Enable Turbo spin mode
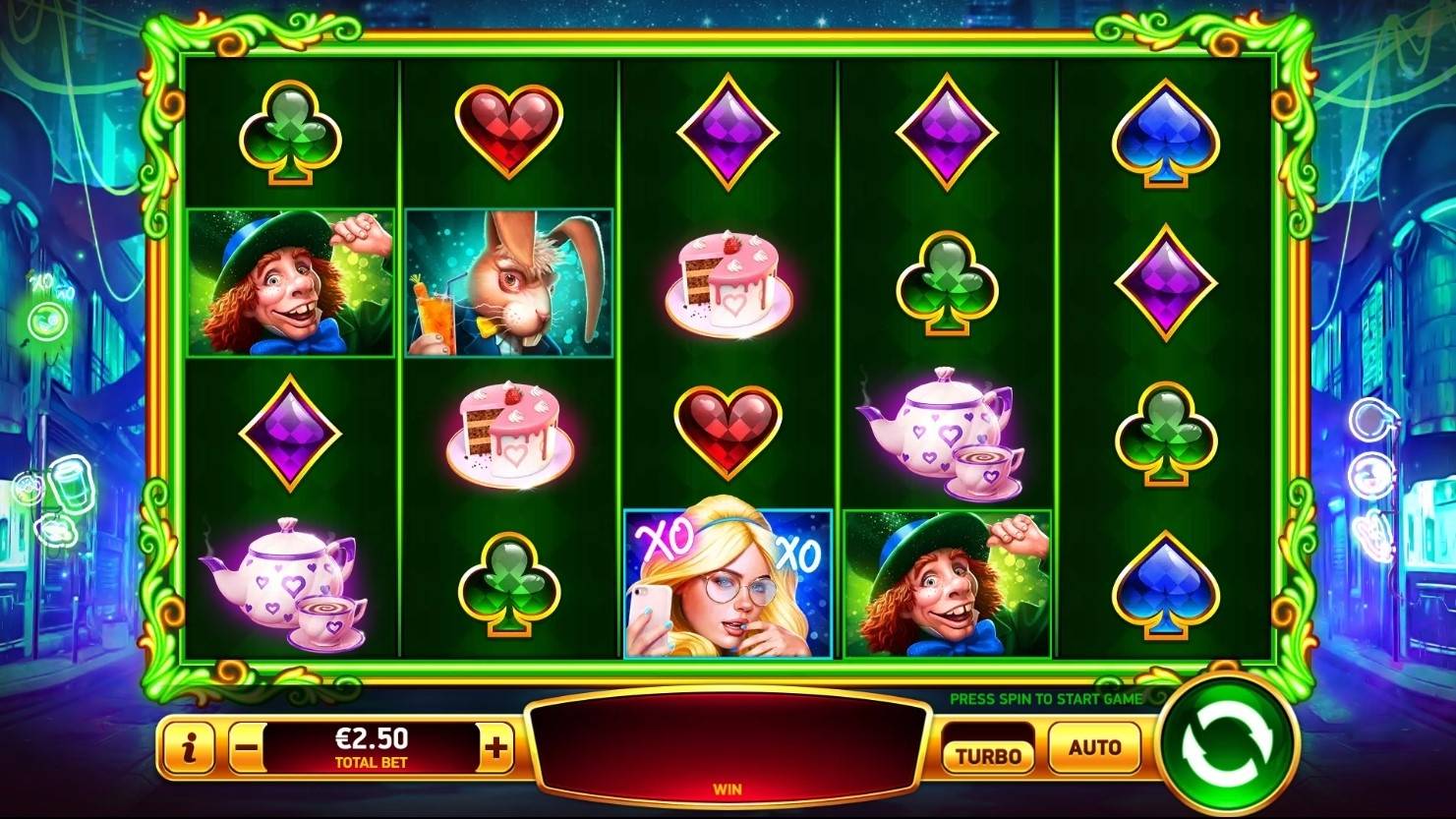 988,753
